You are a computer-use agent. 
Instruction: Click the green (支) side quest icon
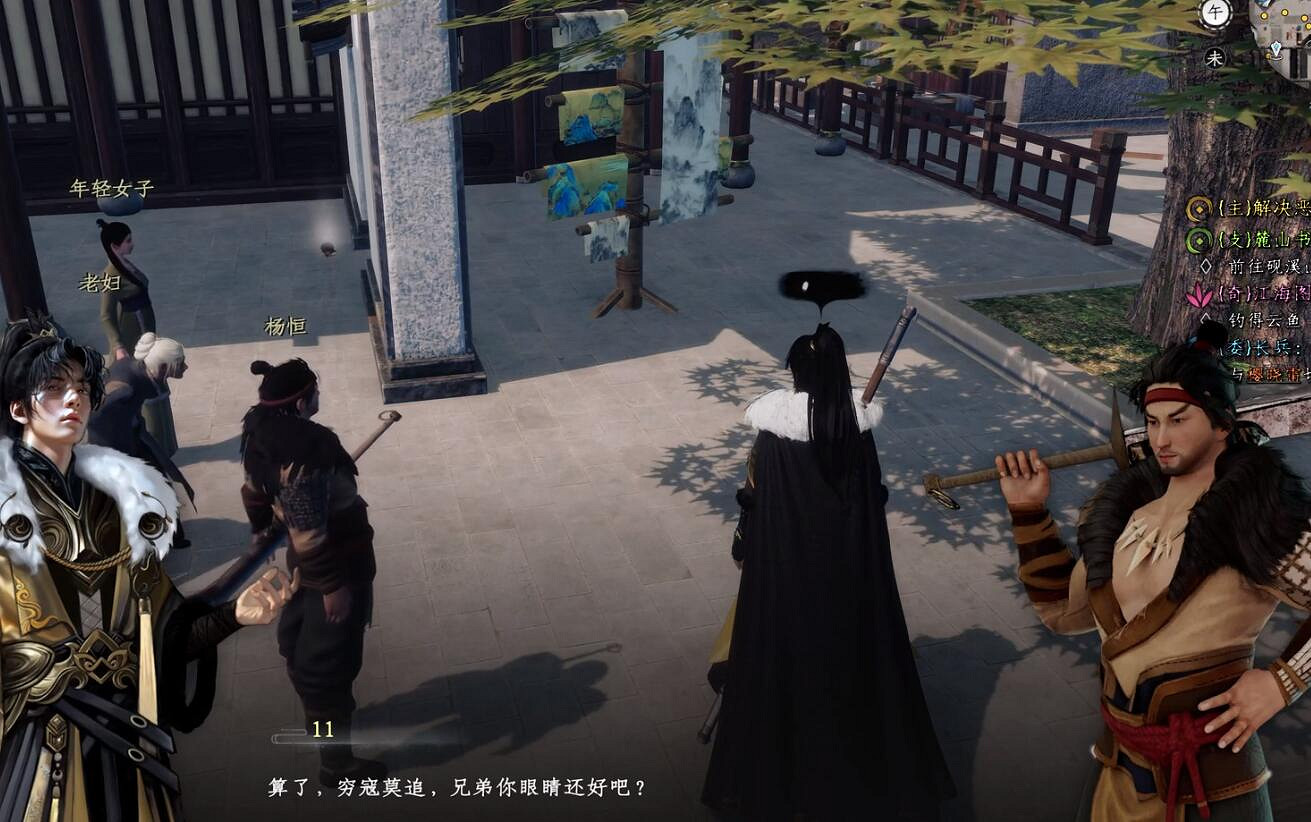(1197, 240)
